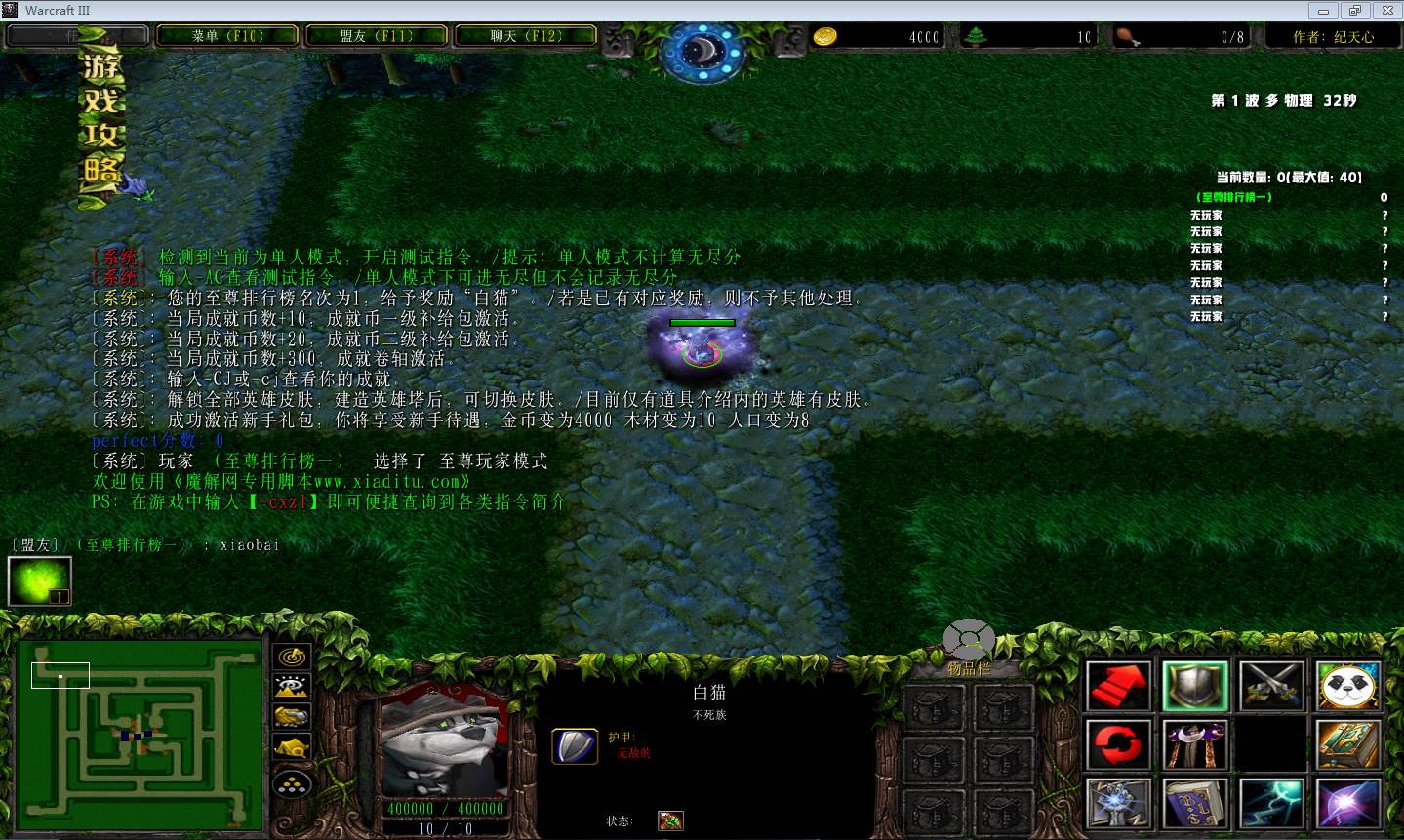
Task: Open the formation toggle button by the minimap
Action: pos(292,782)
